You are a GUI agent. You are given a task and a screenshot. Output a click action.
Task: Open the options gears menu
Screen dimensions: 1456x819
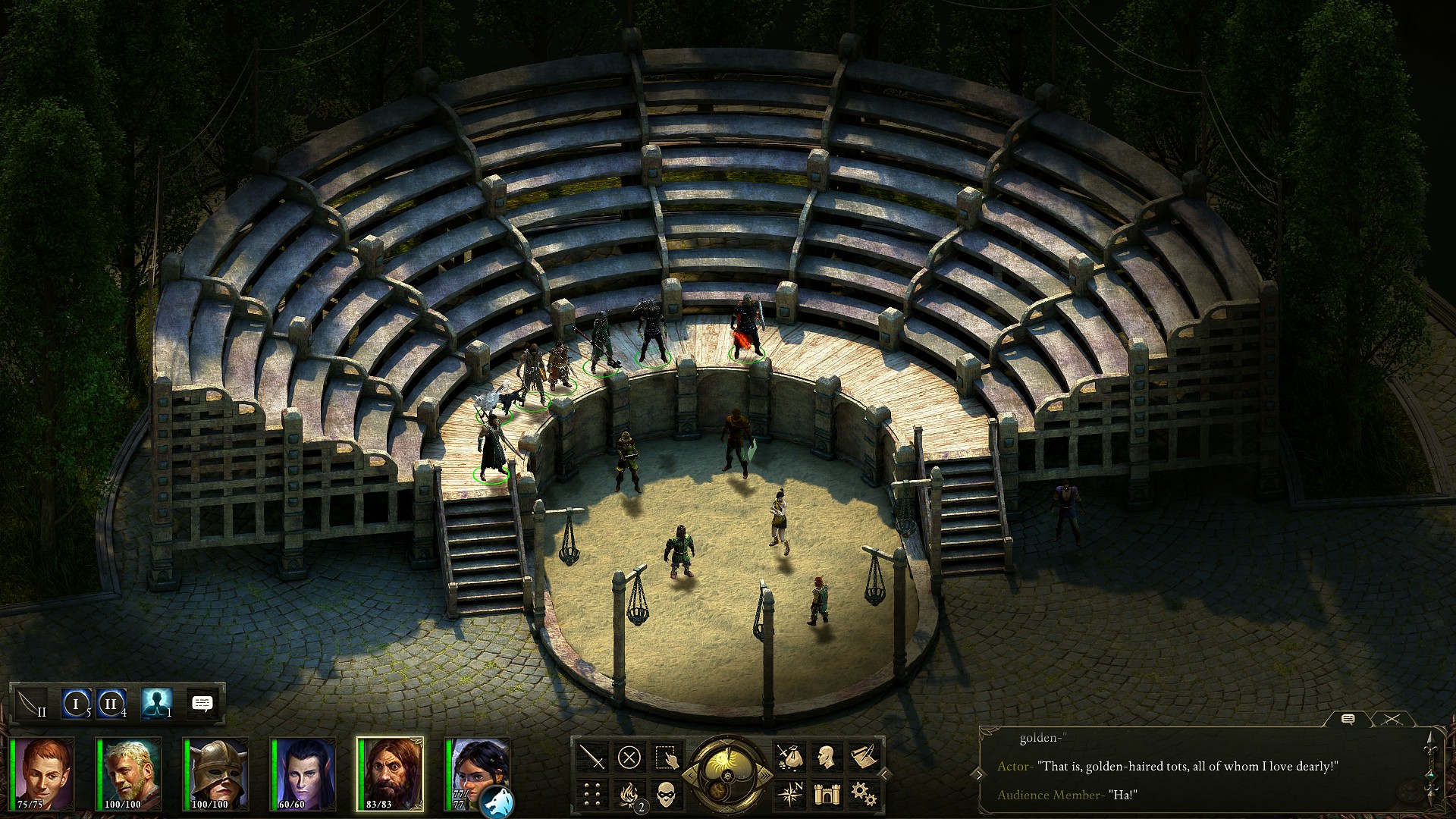coord(862,794)
